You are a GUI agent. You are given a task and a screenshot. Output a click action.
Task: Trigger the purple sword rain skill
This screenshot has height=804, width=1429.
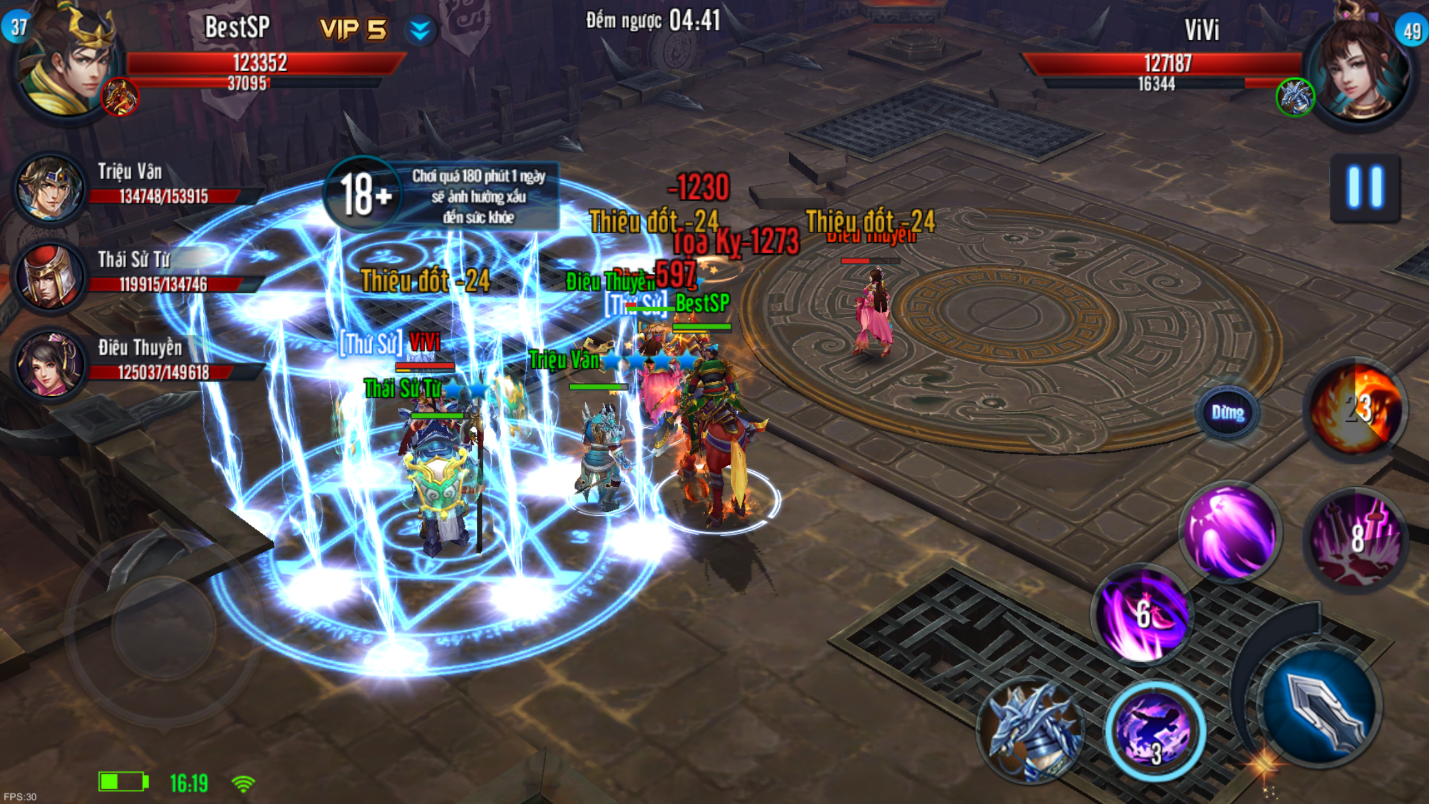tap(1356, 539)
